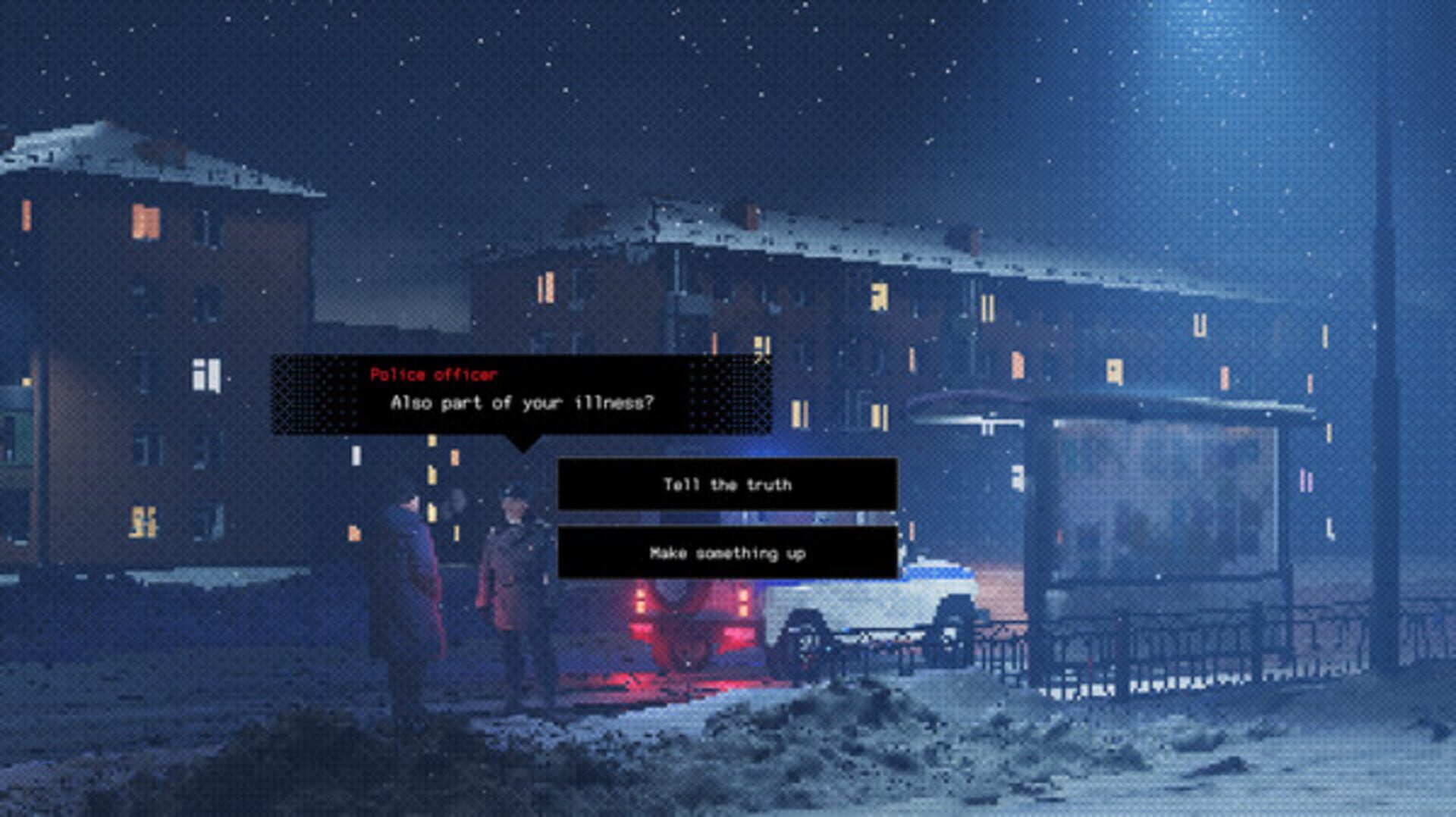Screen dimensions: 1456x817
Task: Click the red 'Police officer' speaker name
Action: pos(435,373)
